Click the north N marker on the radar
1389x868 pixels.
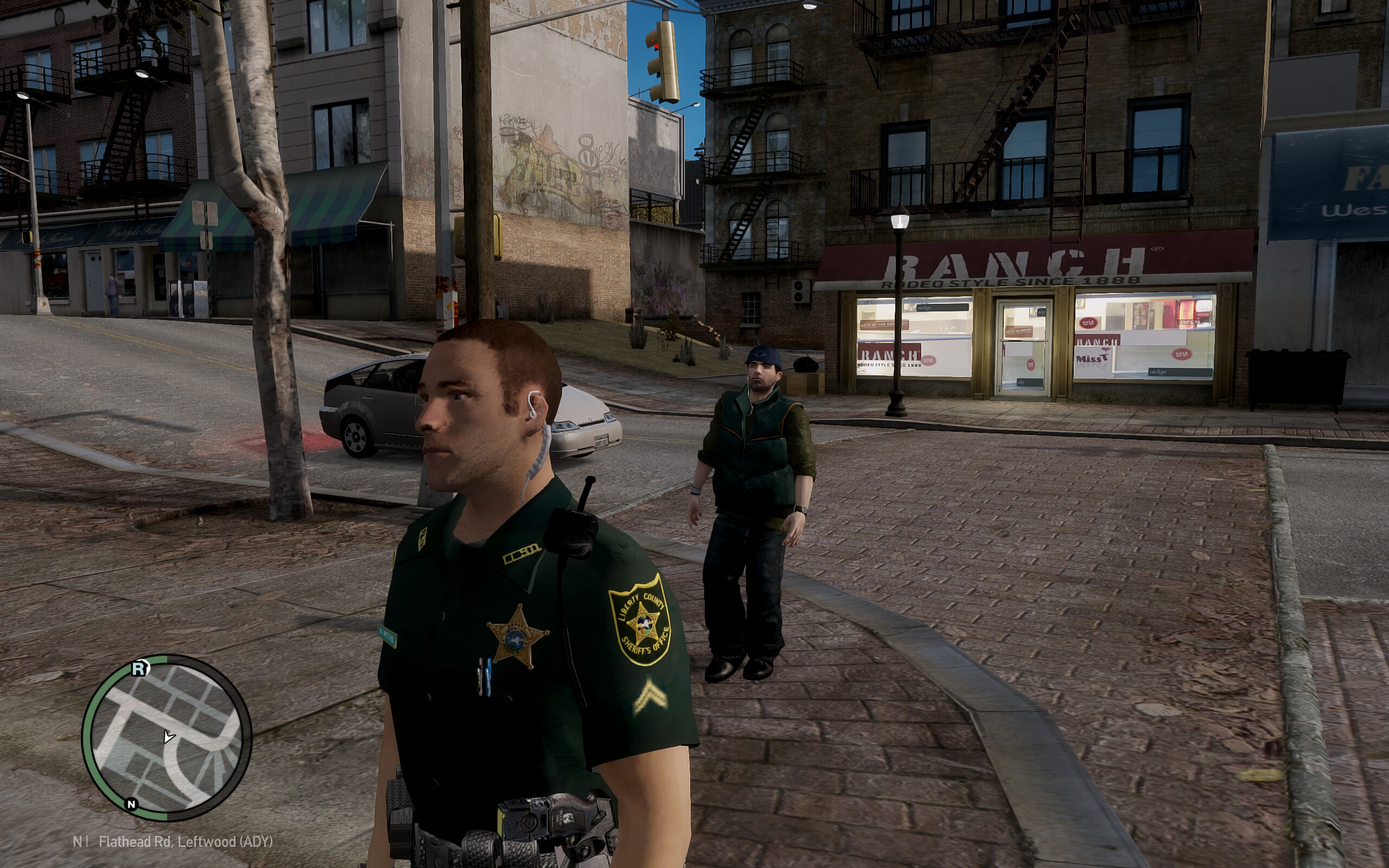coord(131,803)
